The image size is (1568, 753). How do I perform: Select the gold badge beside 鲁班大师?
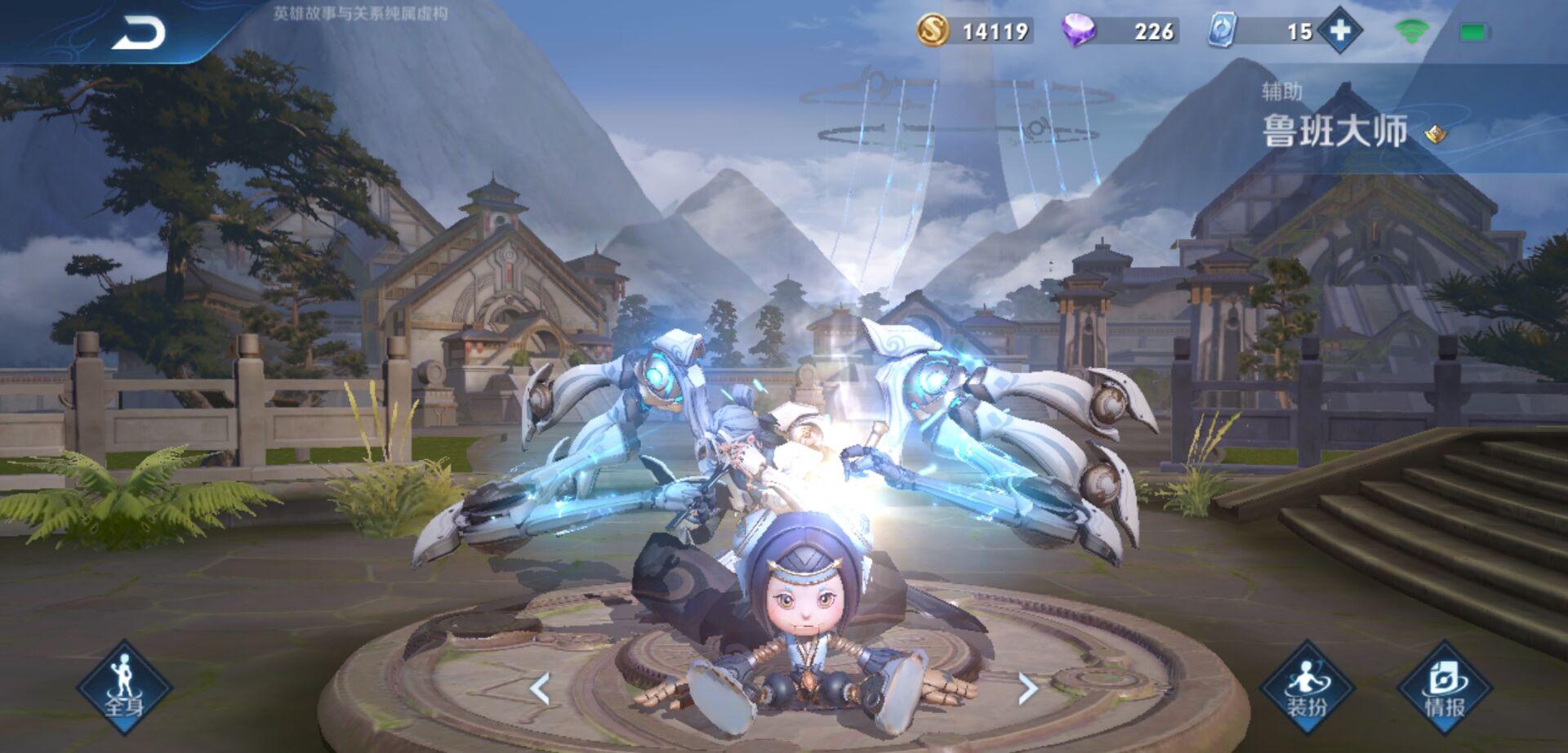[x=1435, y=134]
